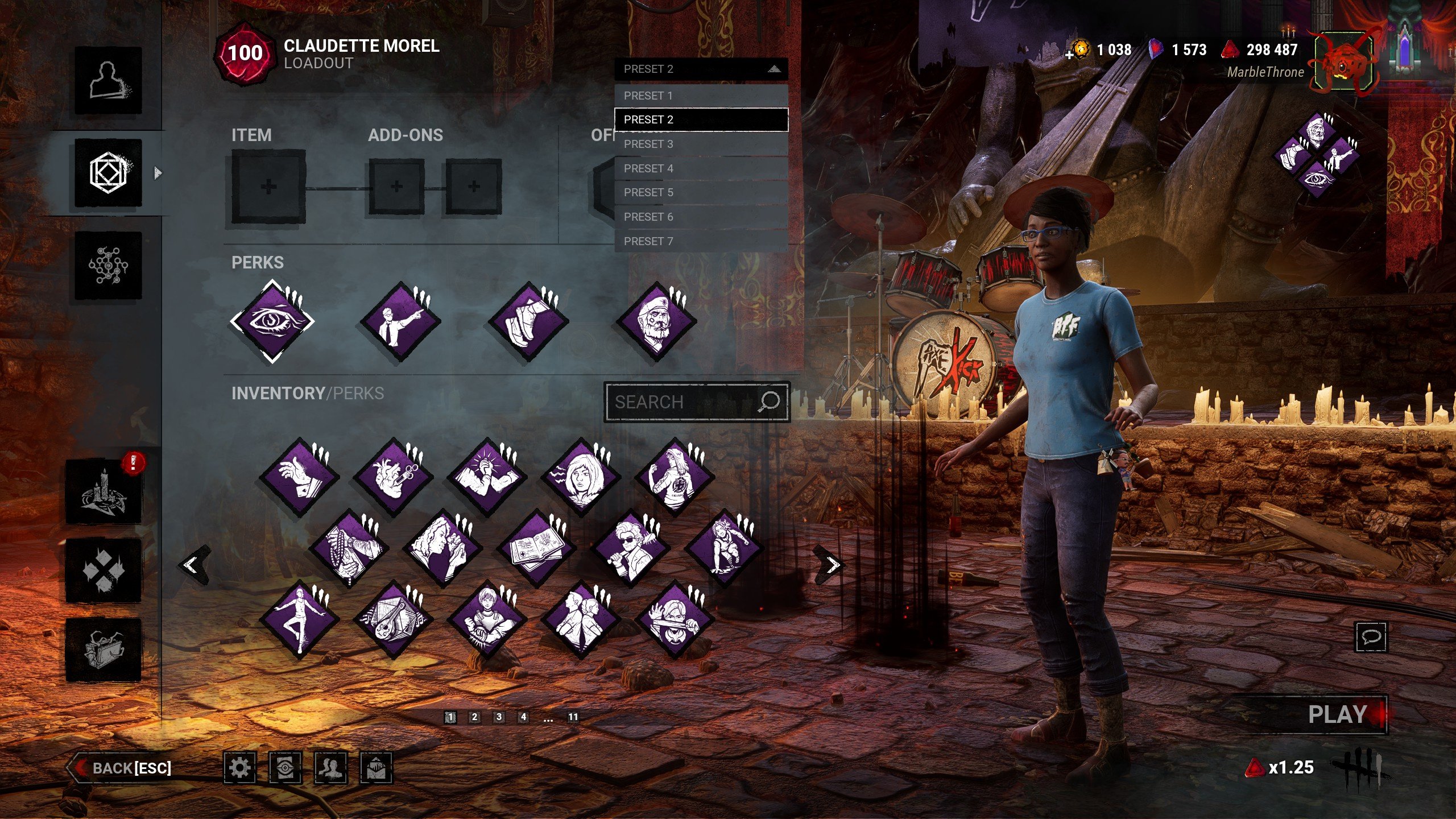Go to the previous perk page arrow
The height and width of the screenshot is (819, 1456).
pos(192,565)
